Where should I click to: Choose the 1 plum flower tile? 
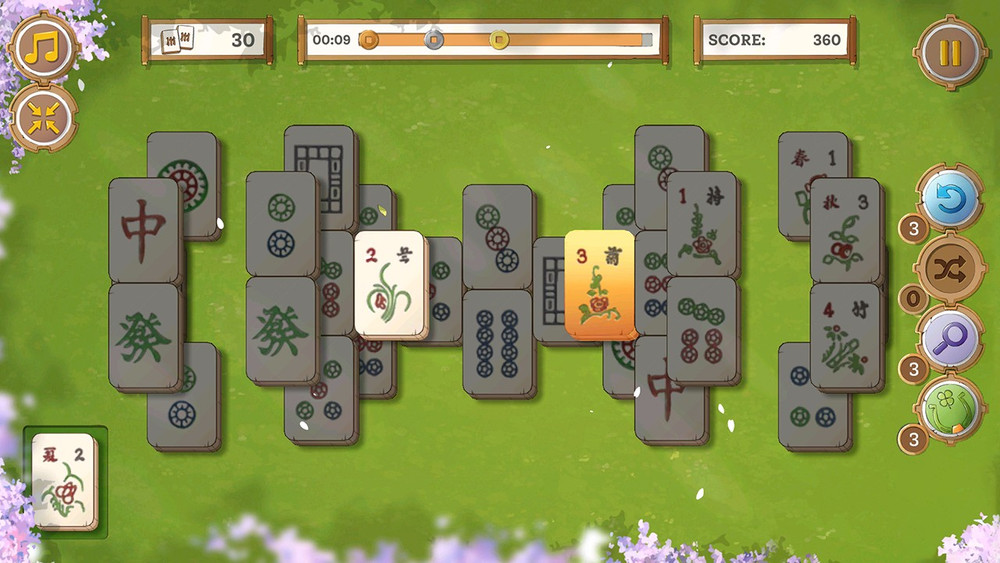tap(702, 224)
